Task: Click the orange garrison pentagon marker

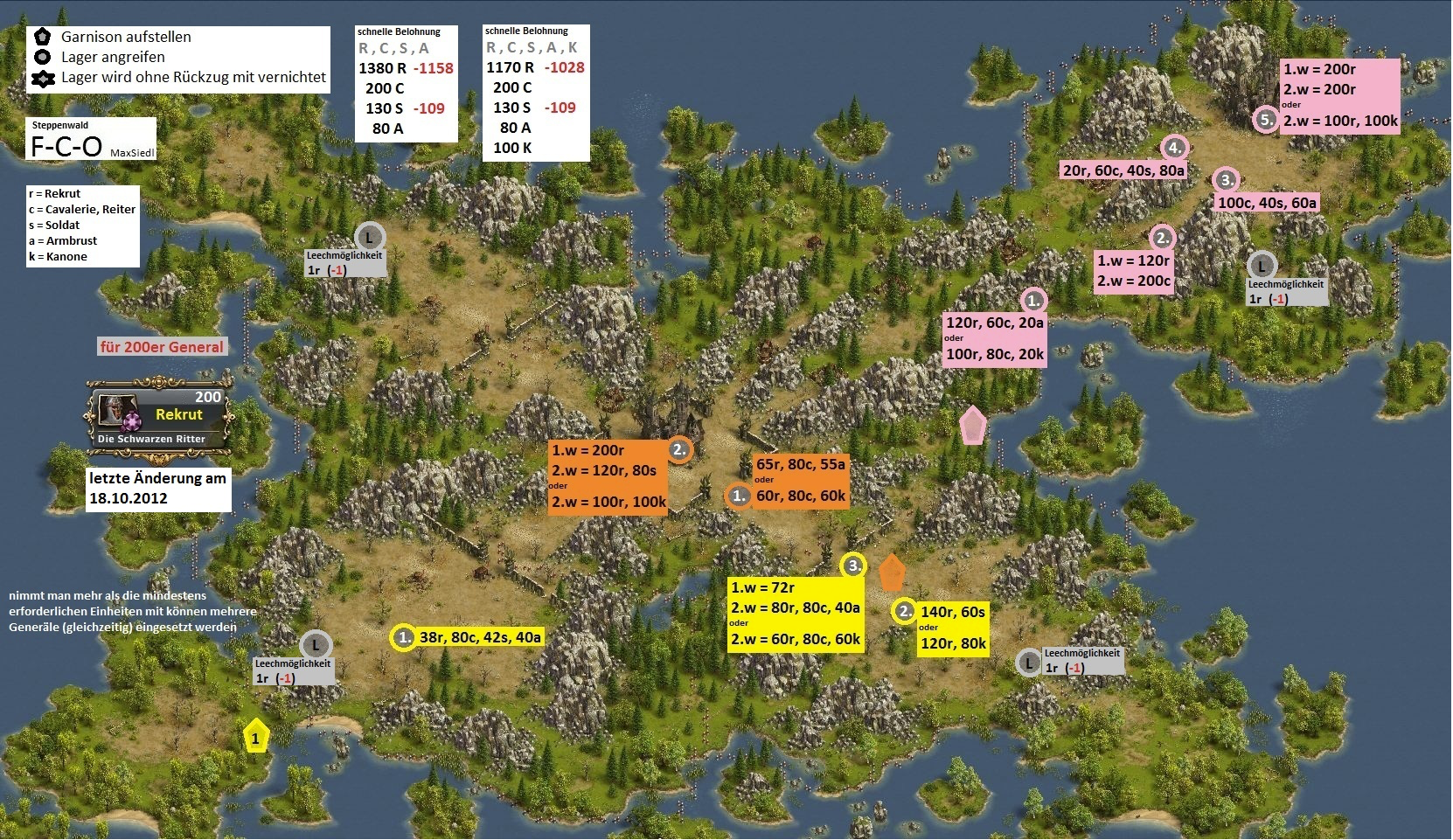Action: point(891,573)
